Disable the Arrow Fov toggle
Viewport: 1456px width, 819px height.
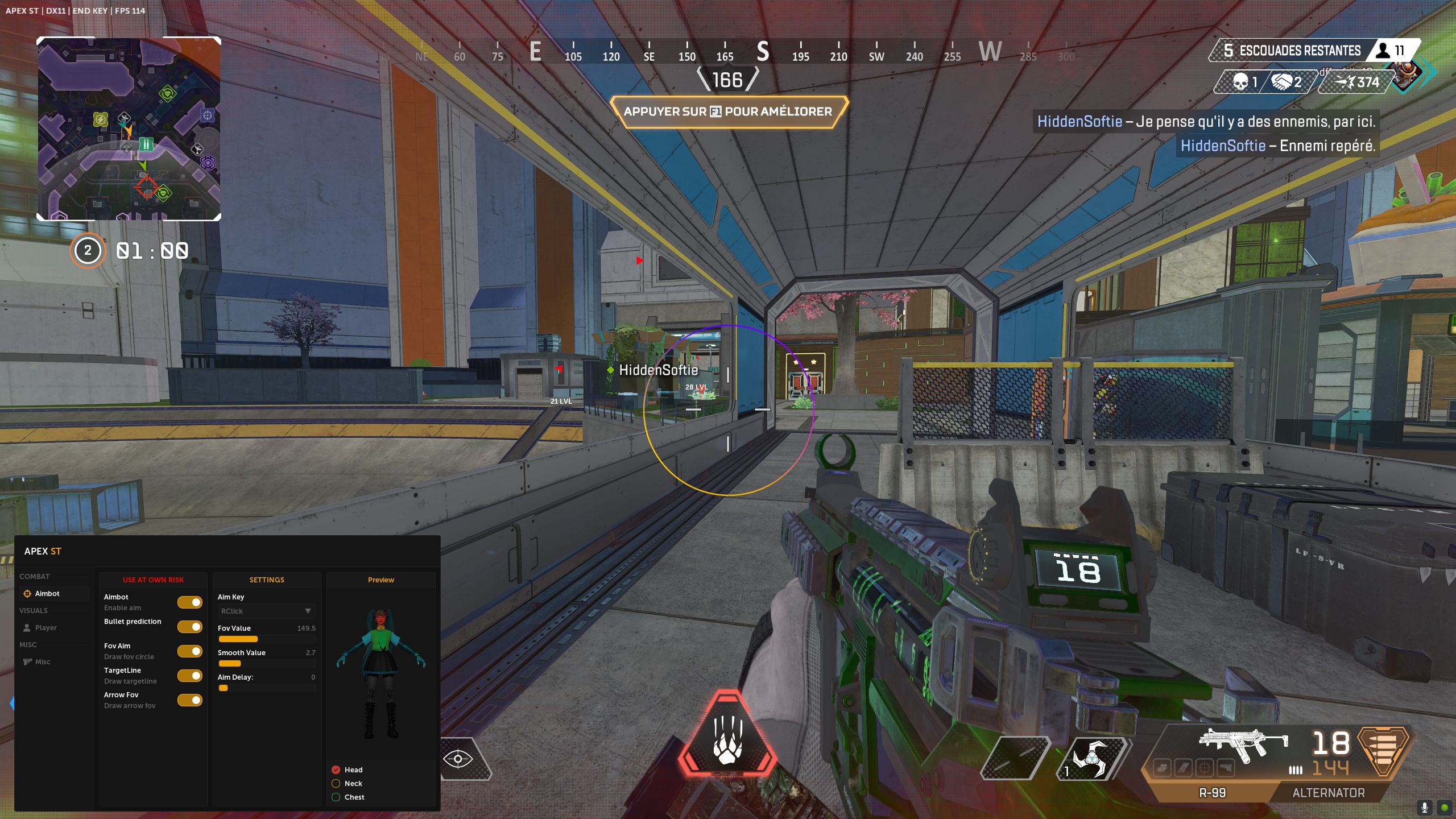point(190,700)
